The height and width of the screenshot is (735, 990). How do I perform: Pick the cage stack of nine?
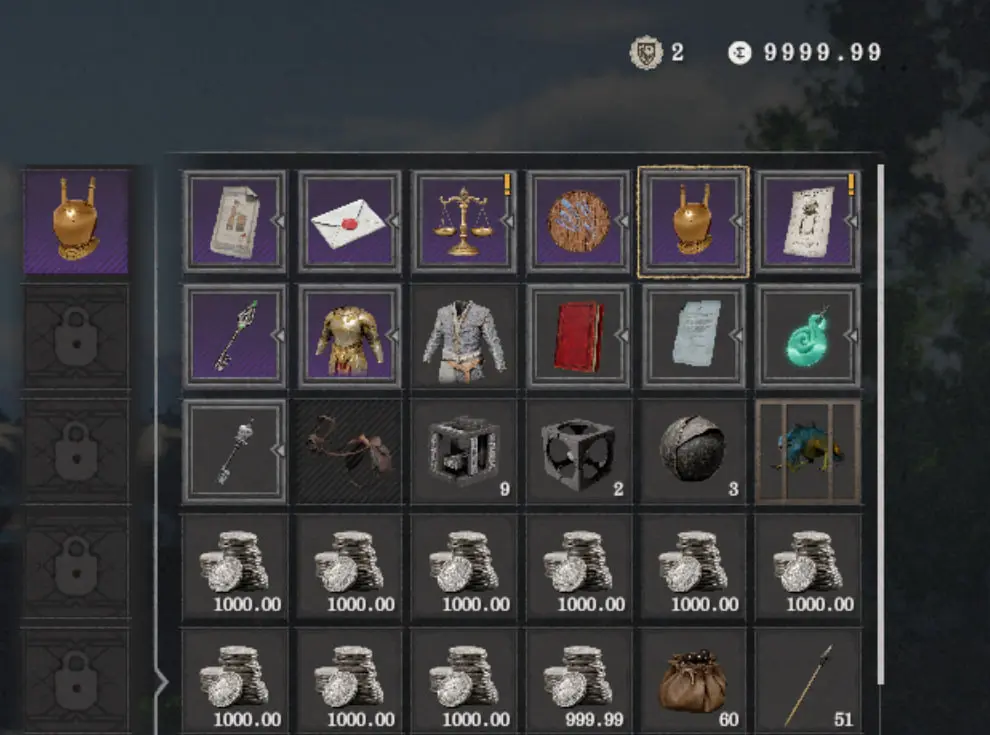click(464, 451)
